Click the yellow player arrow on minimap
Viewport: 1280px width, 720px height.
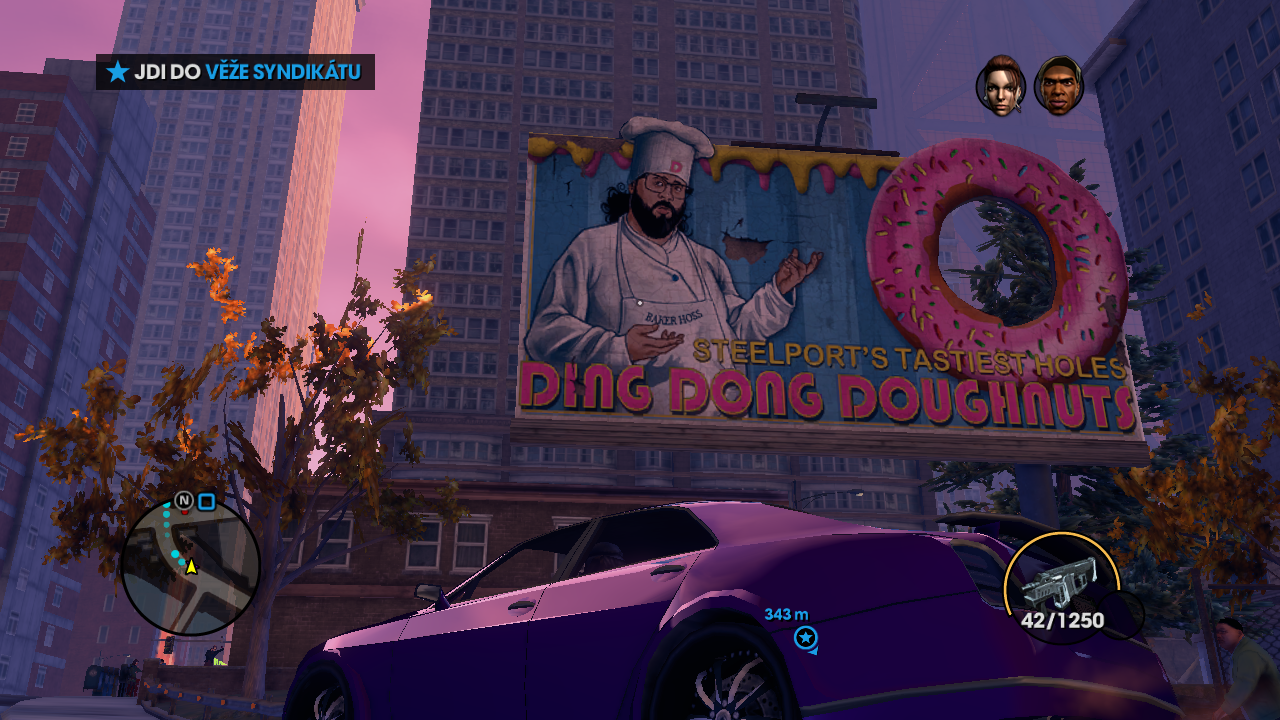point(191,567)
